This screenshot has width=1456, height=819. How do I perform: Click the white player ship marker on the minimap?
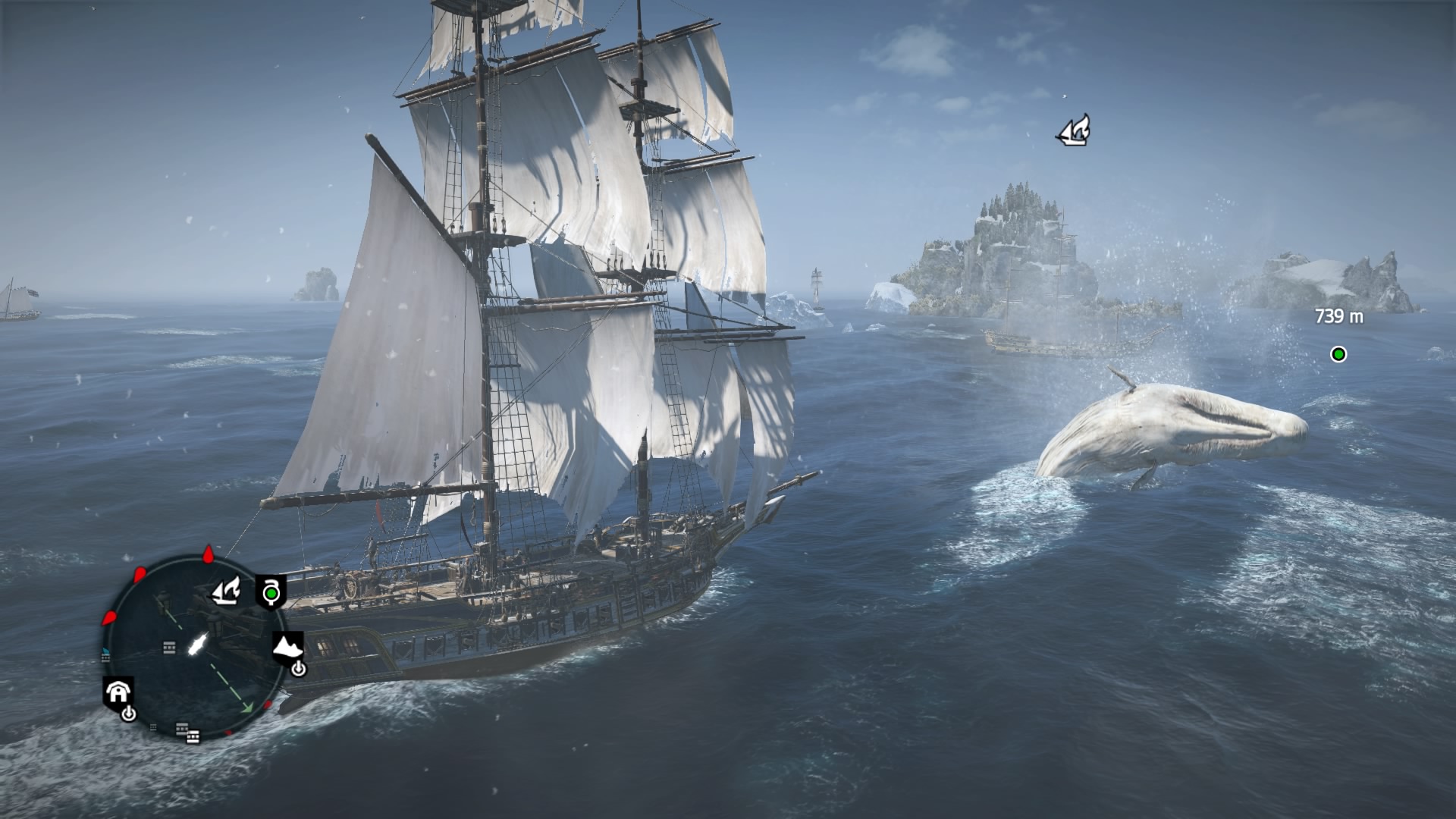(x=196, y=645)
